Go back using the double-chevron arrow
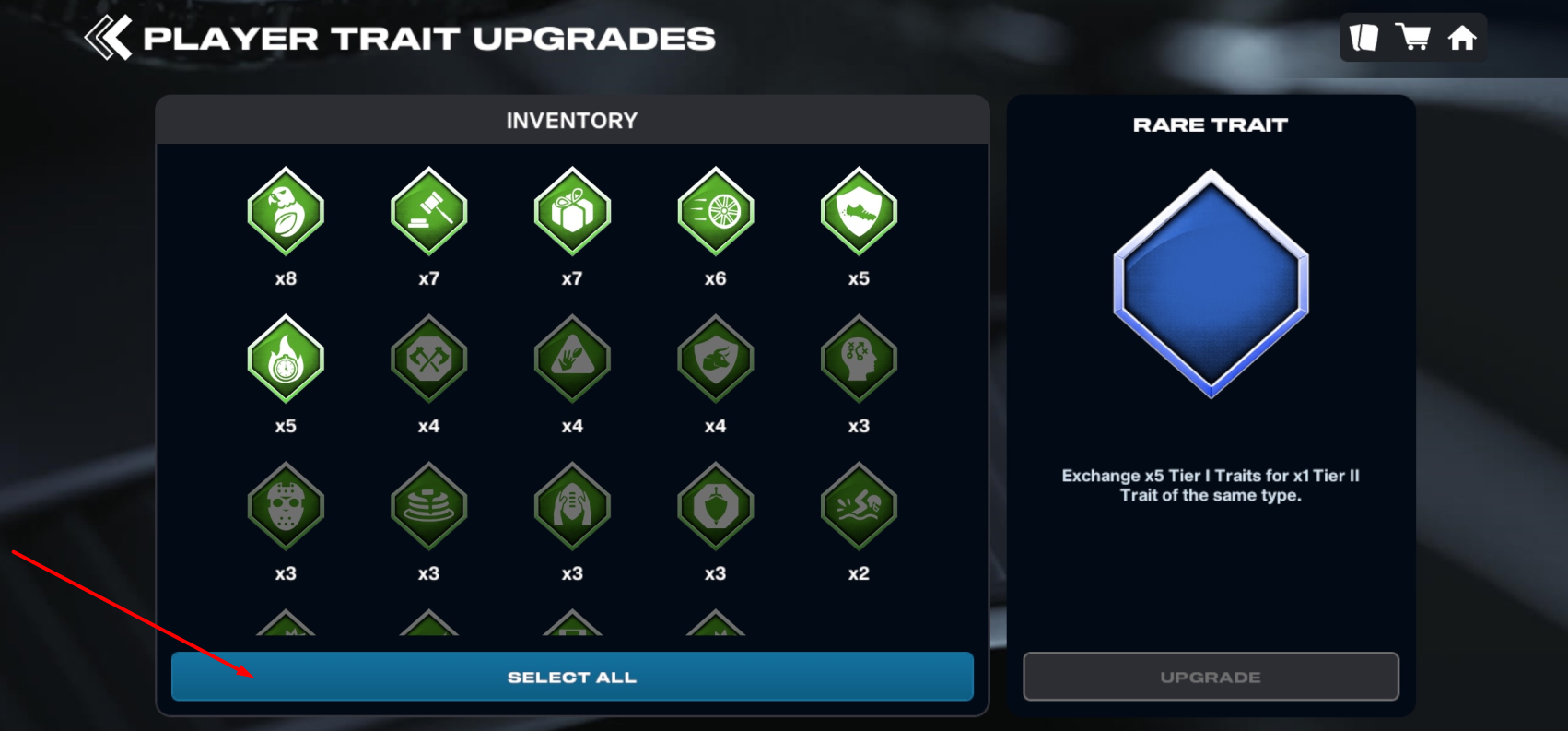Viewport: 1568px width, 731px height. tap(109, 38)
